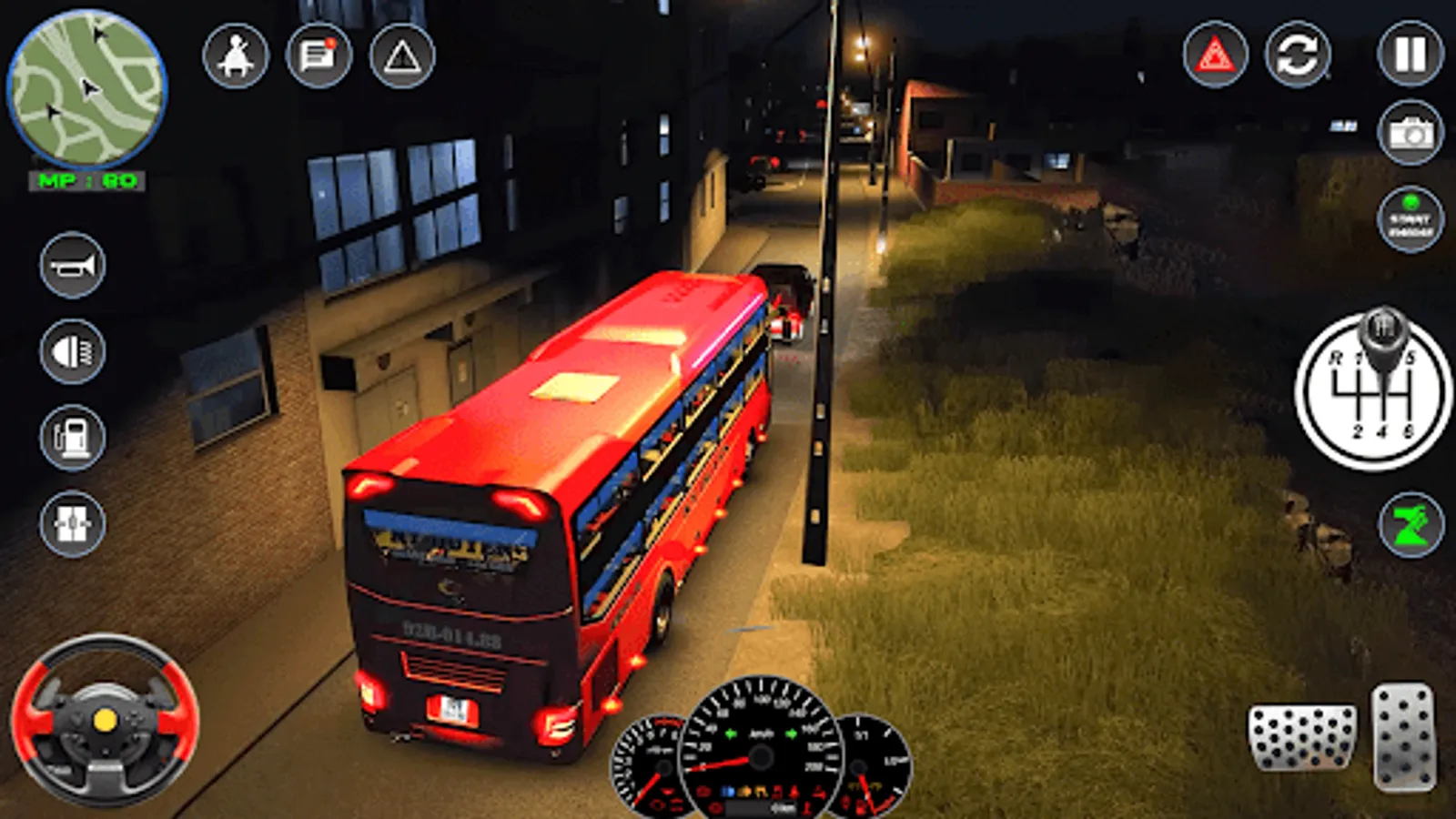Image resolution: width=1456 pixels, height=819 pixels.
Task: Tap the green arrow button
Action: click(1410, 524)
